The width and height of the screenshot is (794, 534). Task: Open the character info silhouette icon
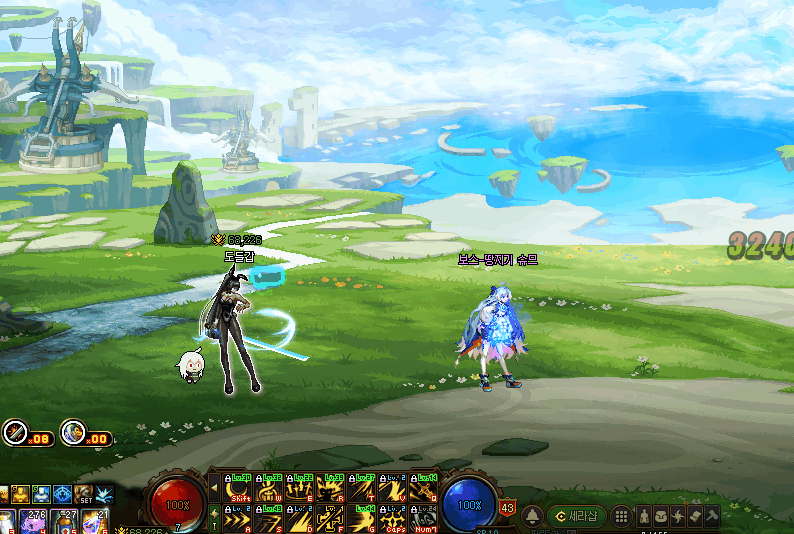(643, 516)
